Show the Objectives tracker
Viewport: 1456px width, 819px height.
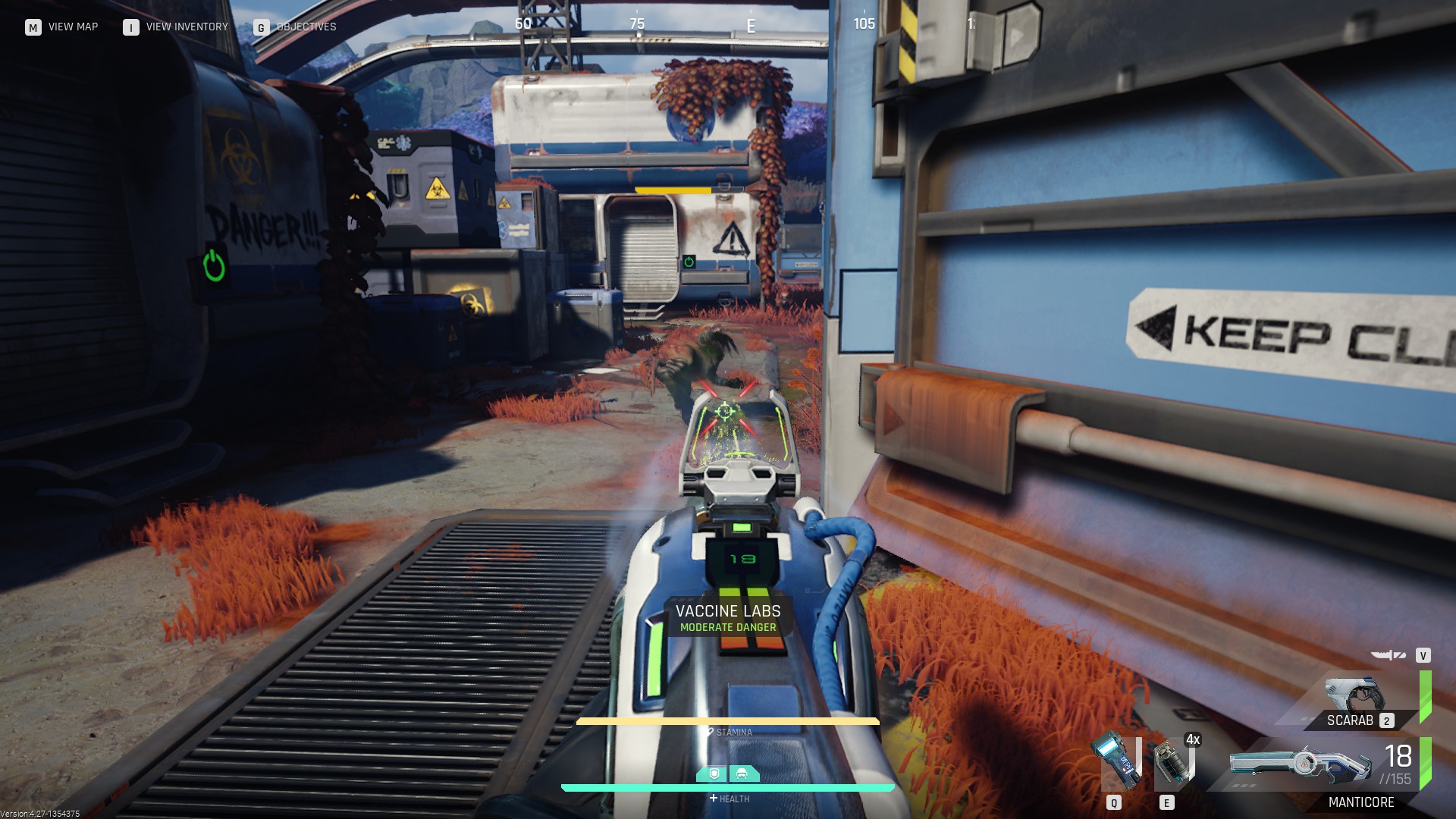click(x=295, y=27)
